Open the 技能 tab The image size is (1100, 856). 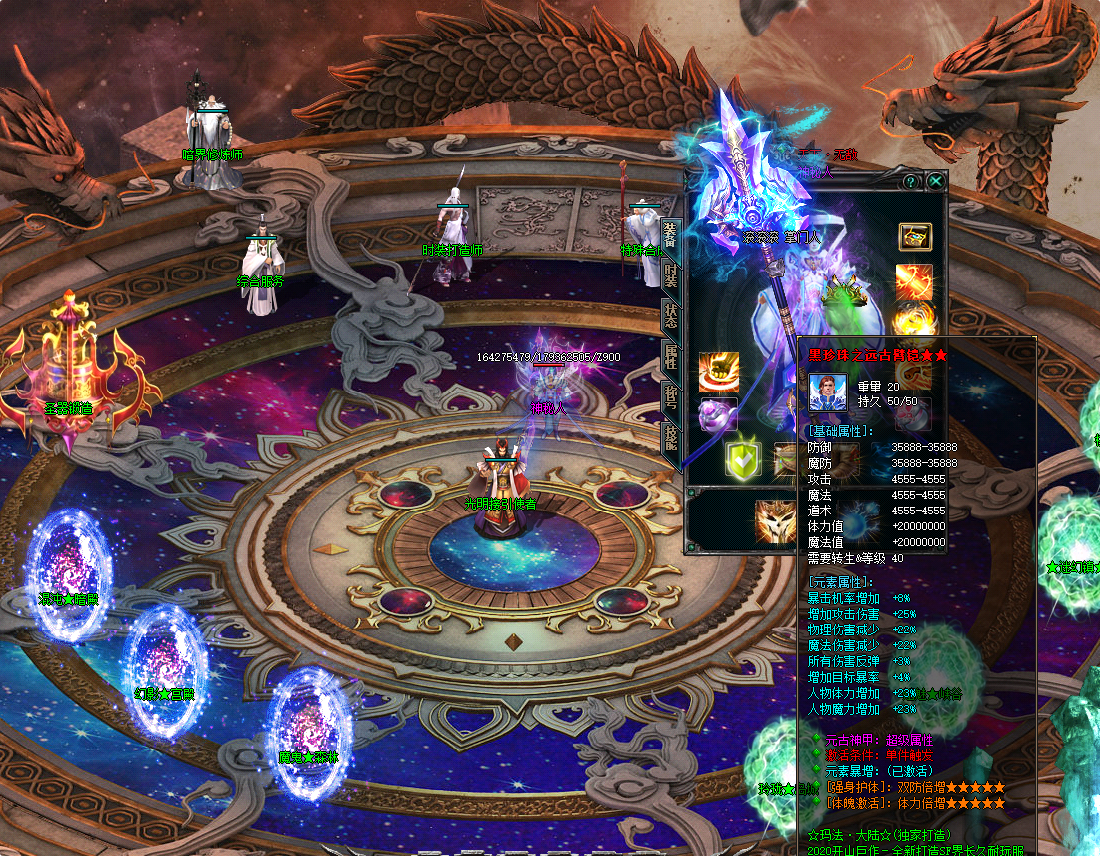[671, 440]
